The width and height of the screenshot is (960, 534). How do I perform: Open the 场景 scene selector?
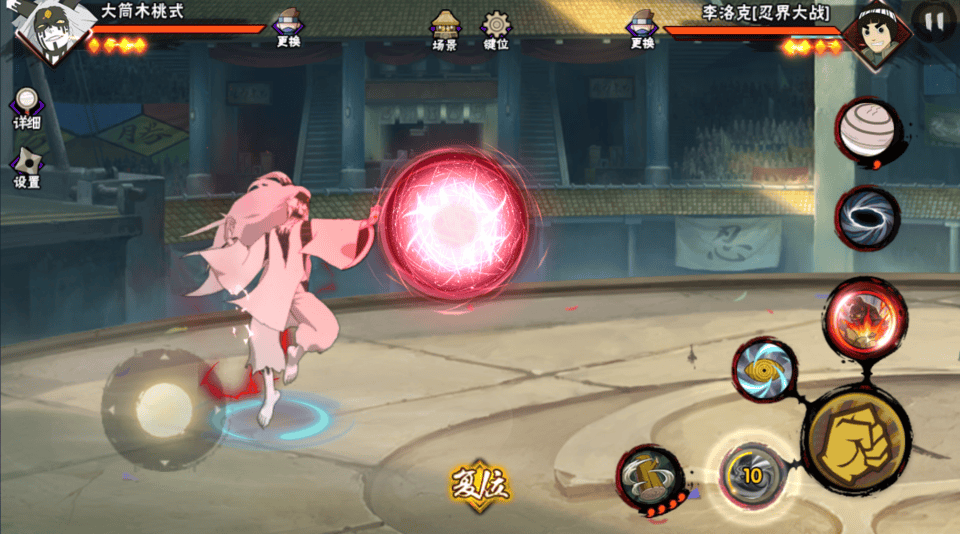(445, 30)
